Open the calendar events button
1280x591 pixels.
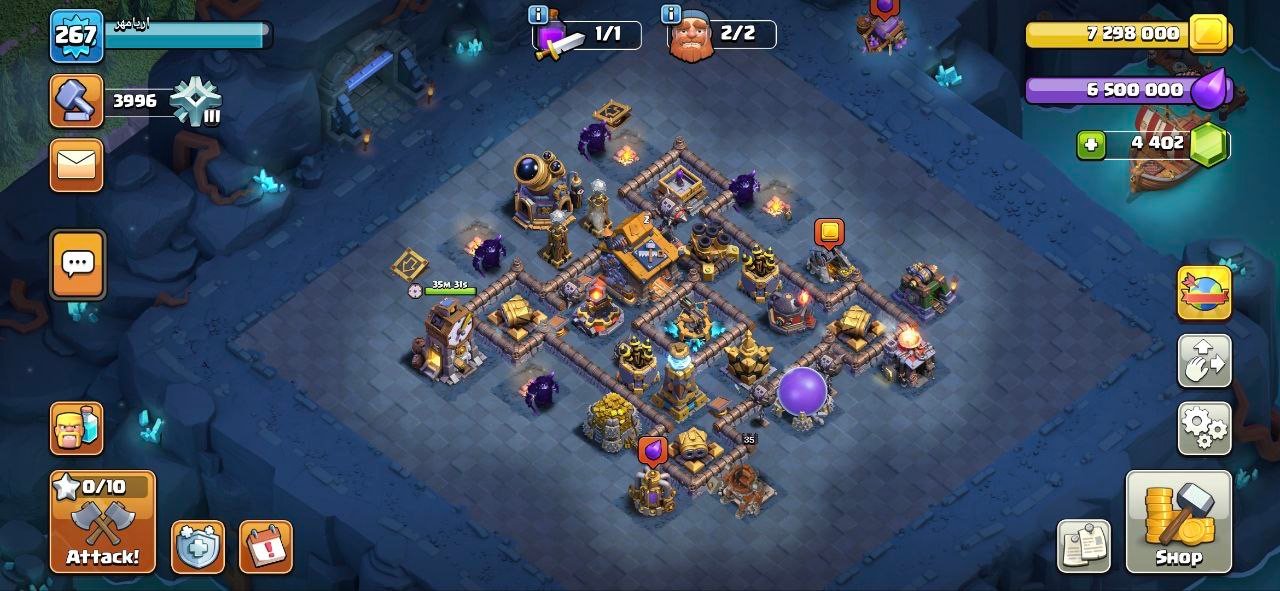(x=266, y=547)
